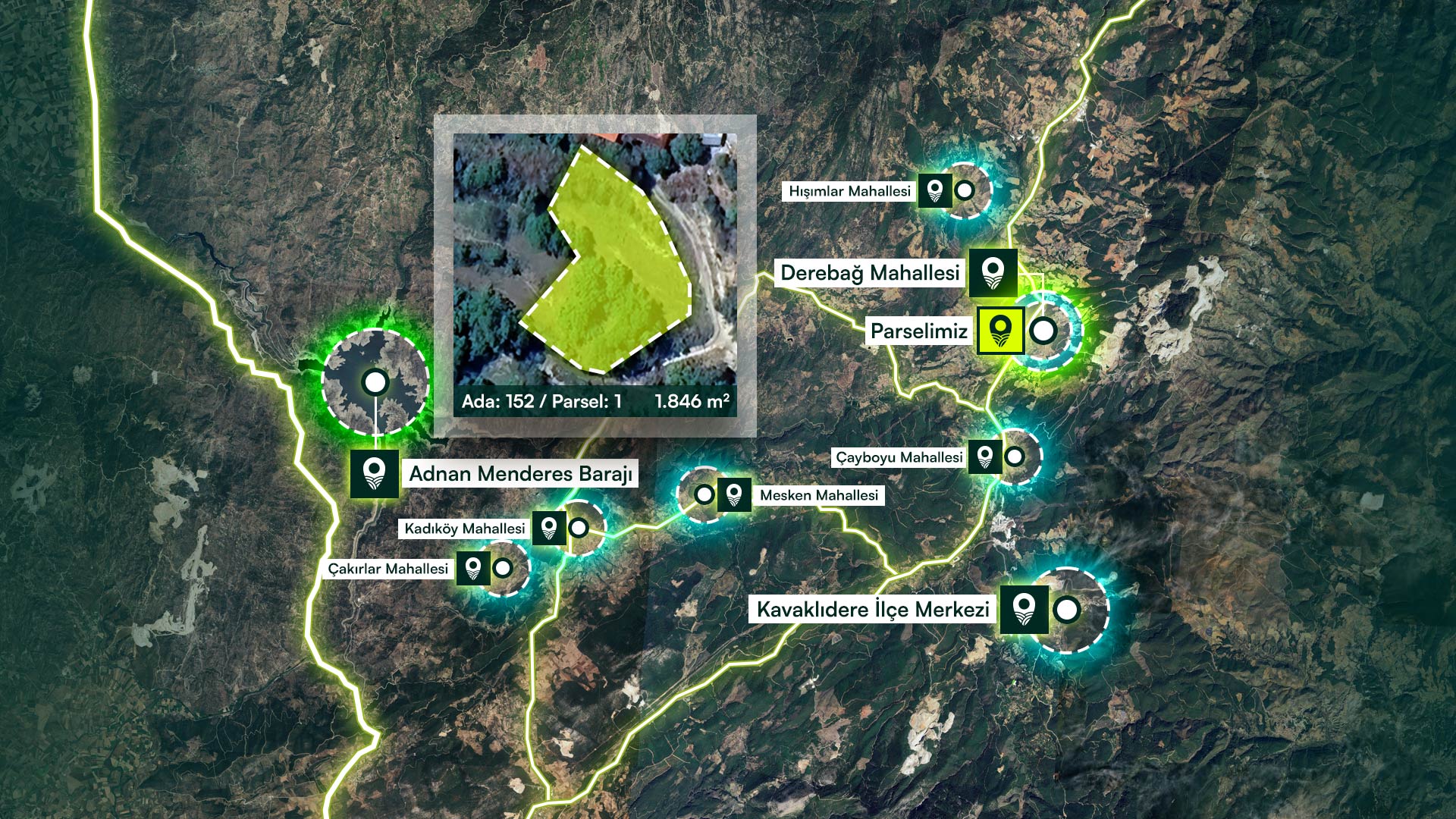Select the Mesken Mahallesi pin icon

point(733,494)
